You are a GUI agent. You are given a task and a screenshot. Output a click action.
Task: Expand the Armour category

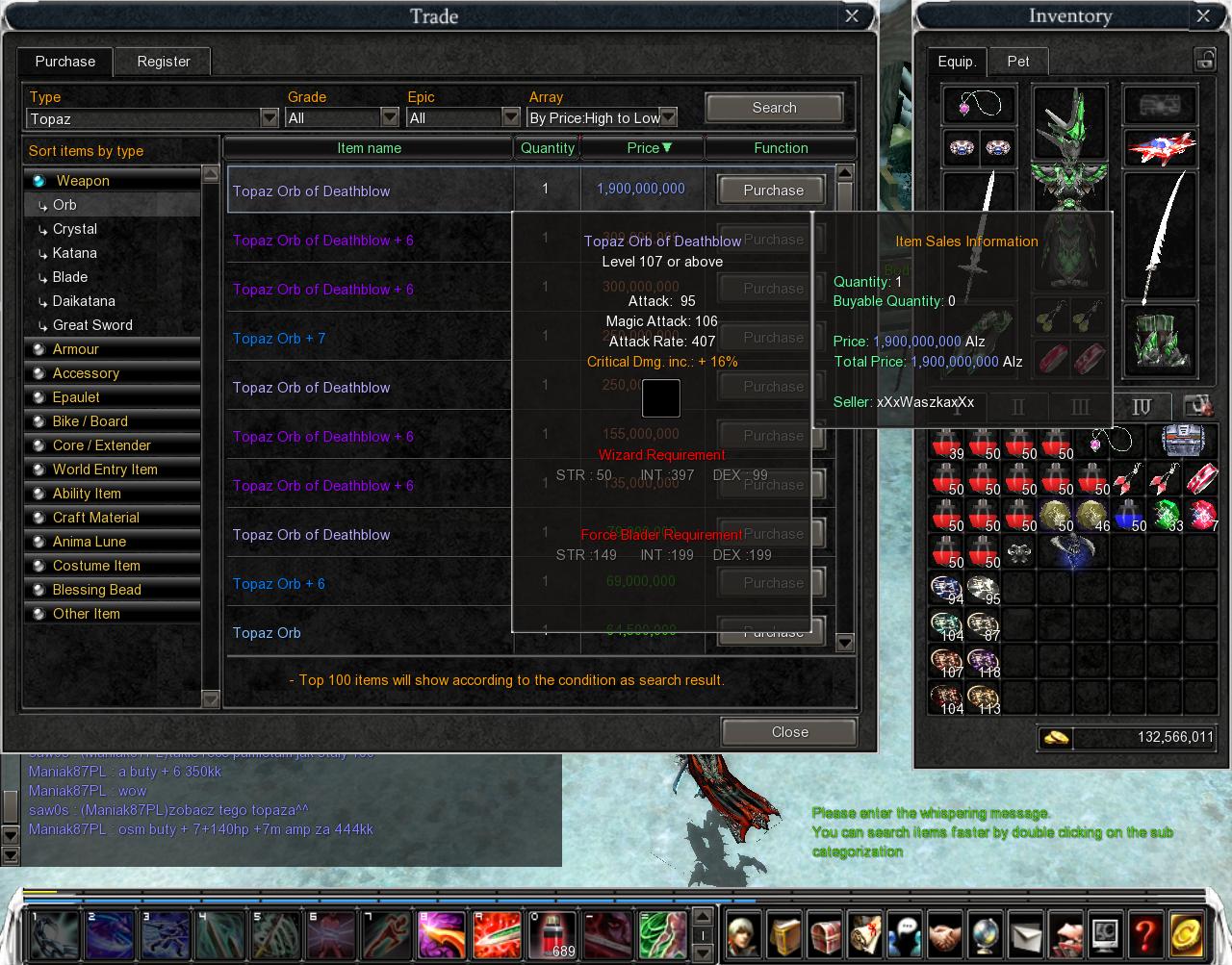76,349
